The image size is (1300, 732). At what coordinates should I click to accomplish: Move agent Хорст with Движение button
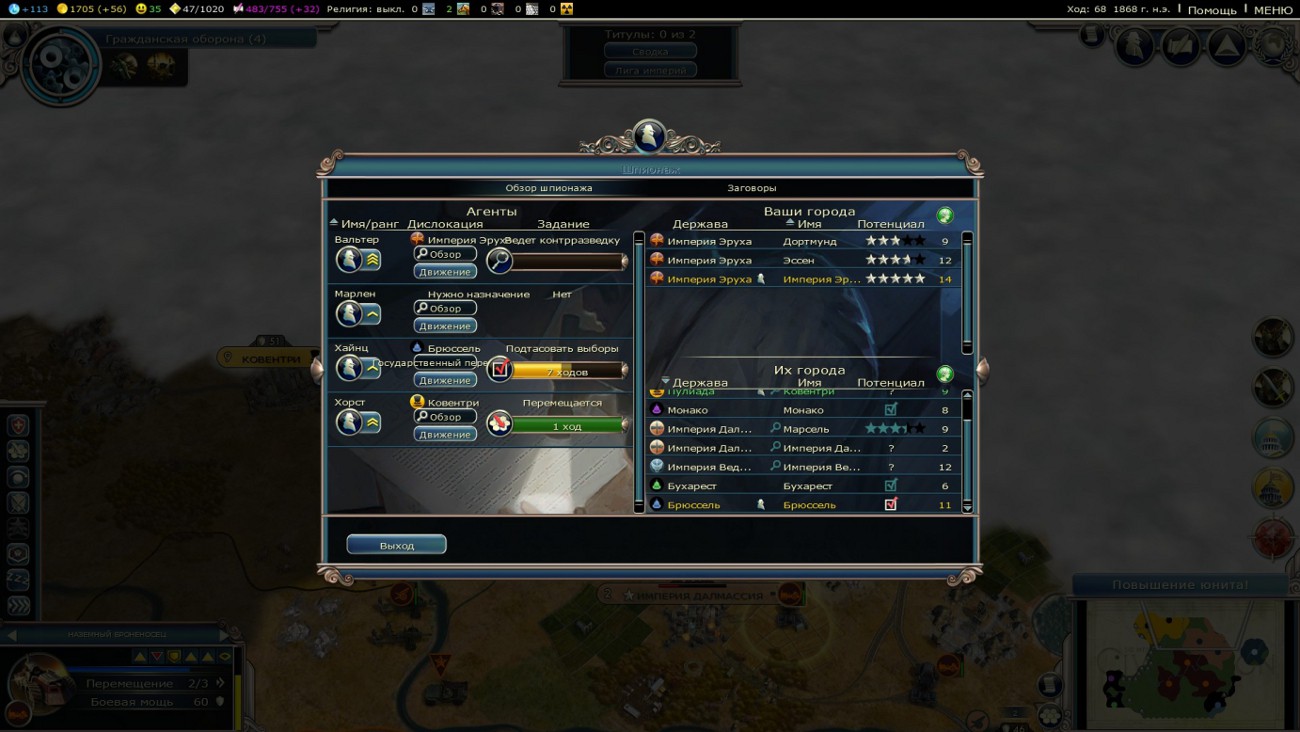coord(445,435)
